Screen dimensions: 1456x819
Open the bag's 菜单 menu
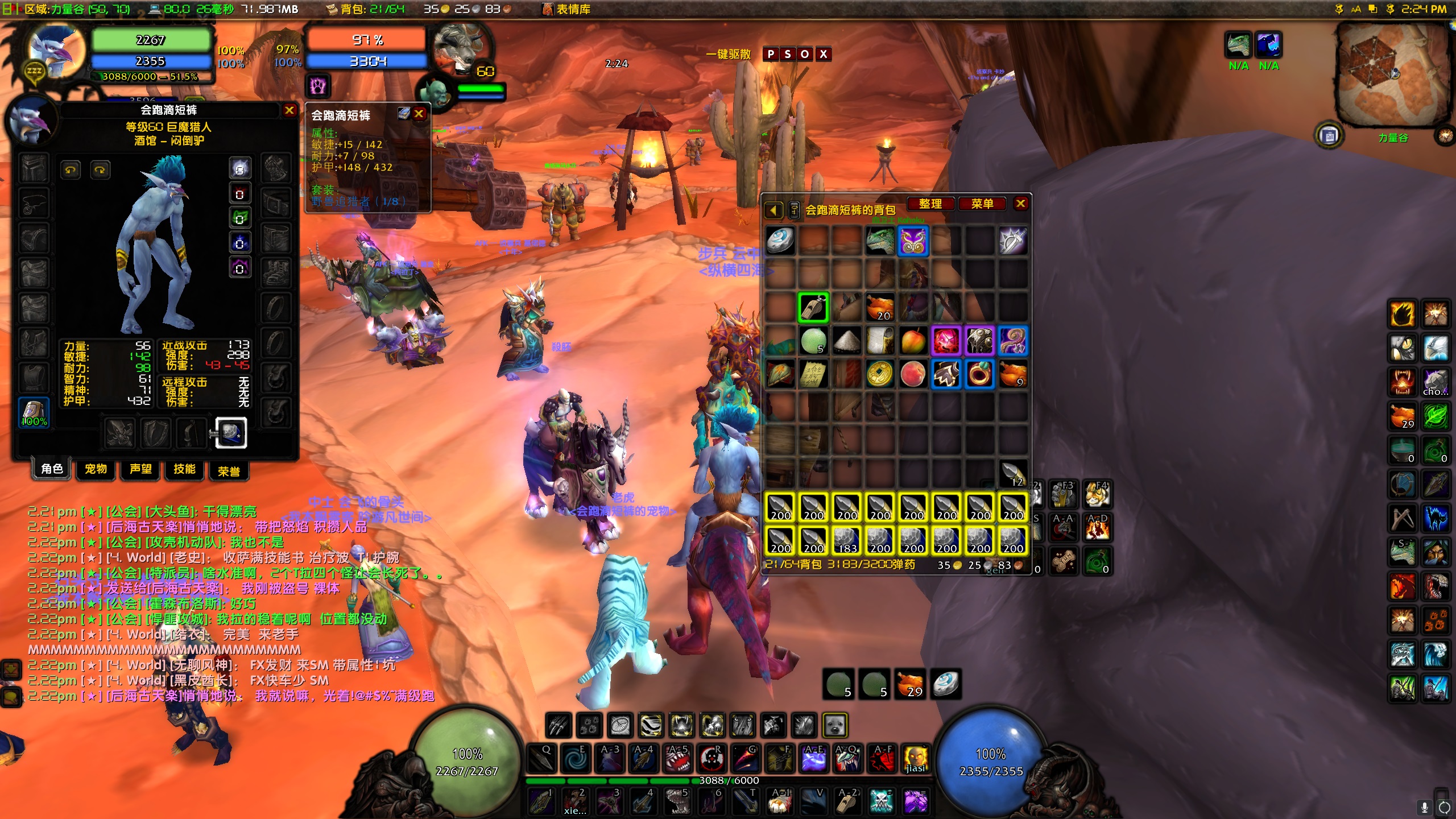tap(982, 204)
